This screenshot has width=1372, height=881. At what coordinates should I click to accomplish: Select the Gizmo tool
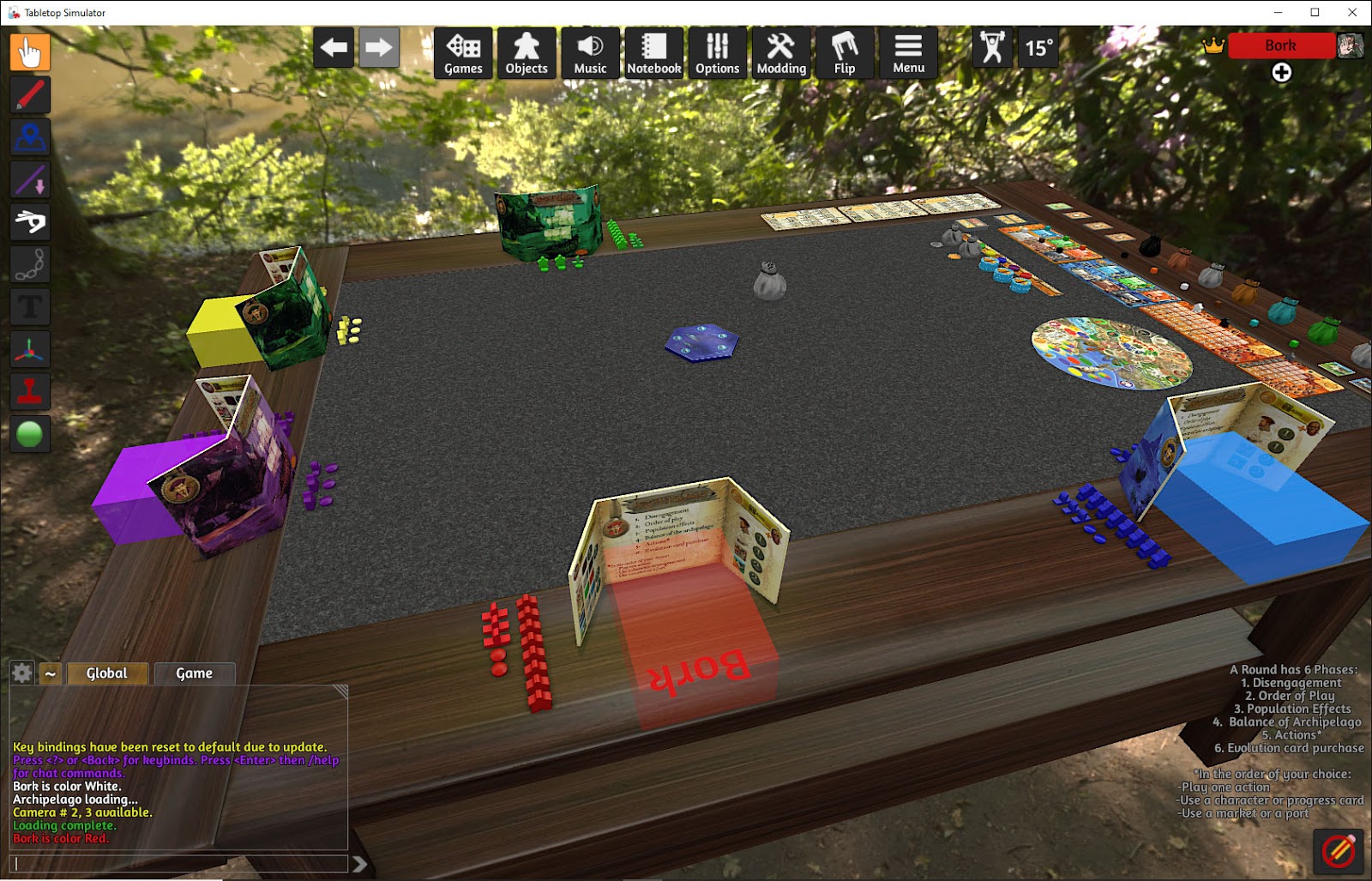point(29,349)
